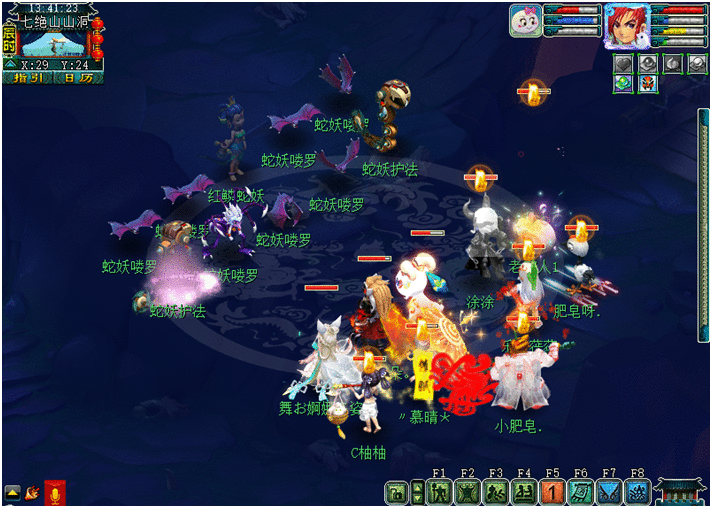
Task: Expand the chat panel arrow button
Action: tap(12, 492)
